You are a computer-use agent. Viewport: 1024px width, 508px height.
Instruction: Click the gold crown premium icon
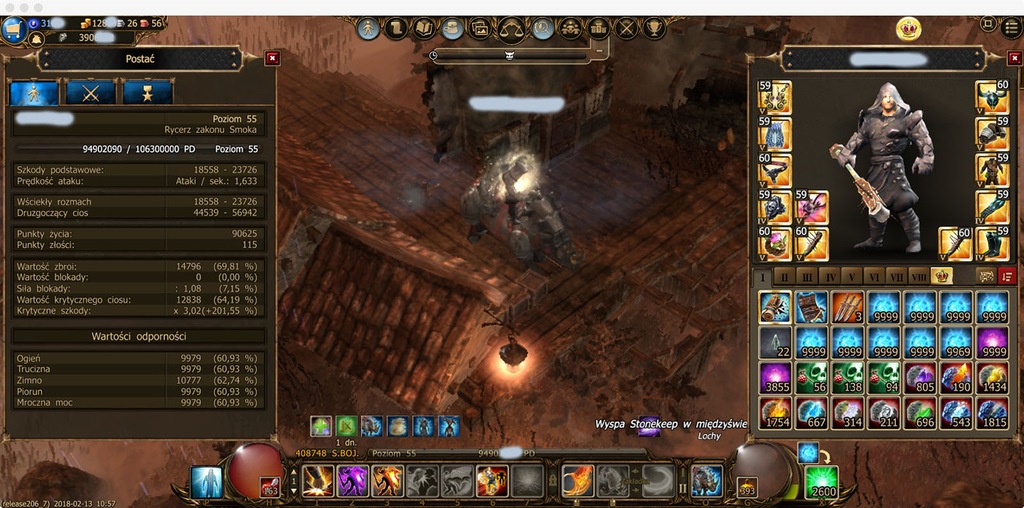(x=908, y=28)
